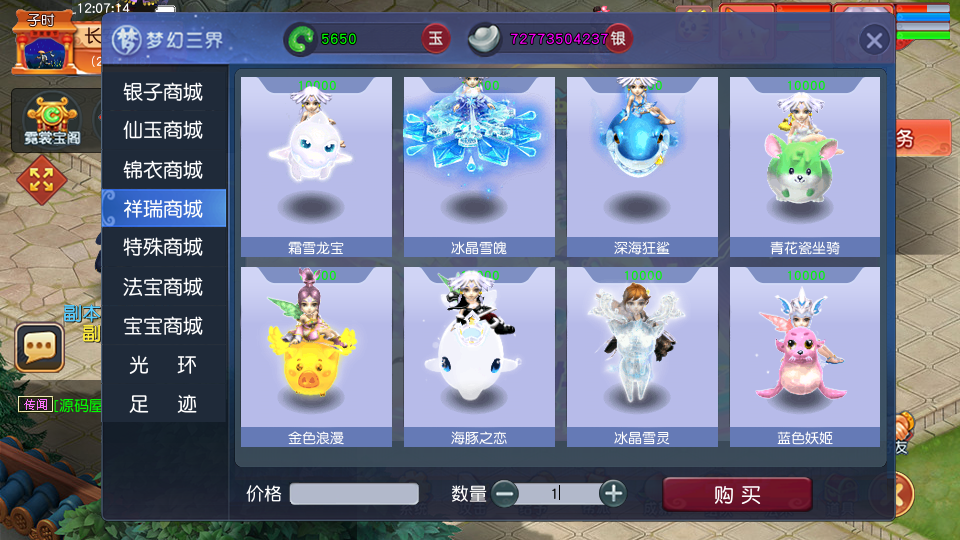Show the 法宝商城 category
The image size is (960, 540).
(x=163, y=287)
